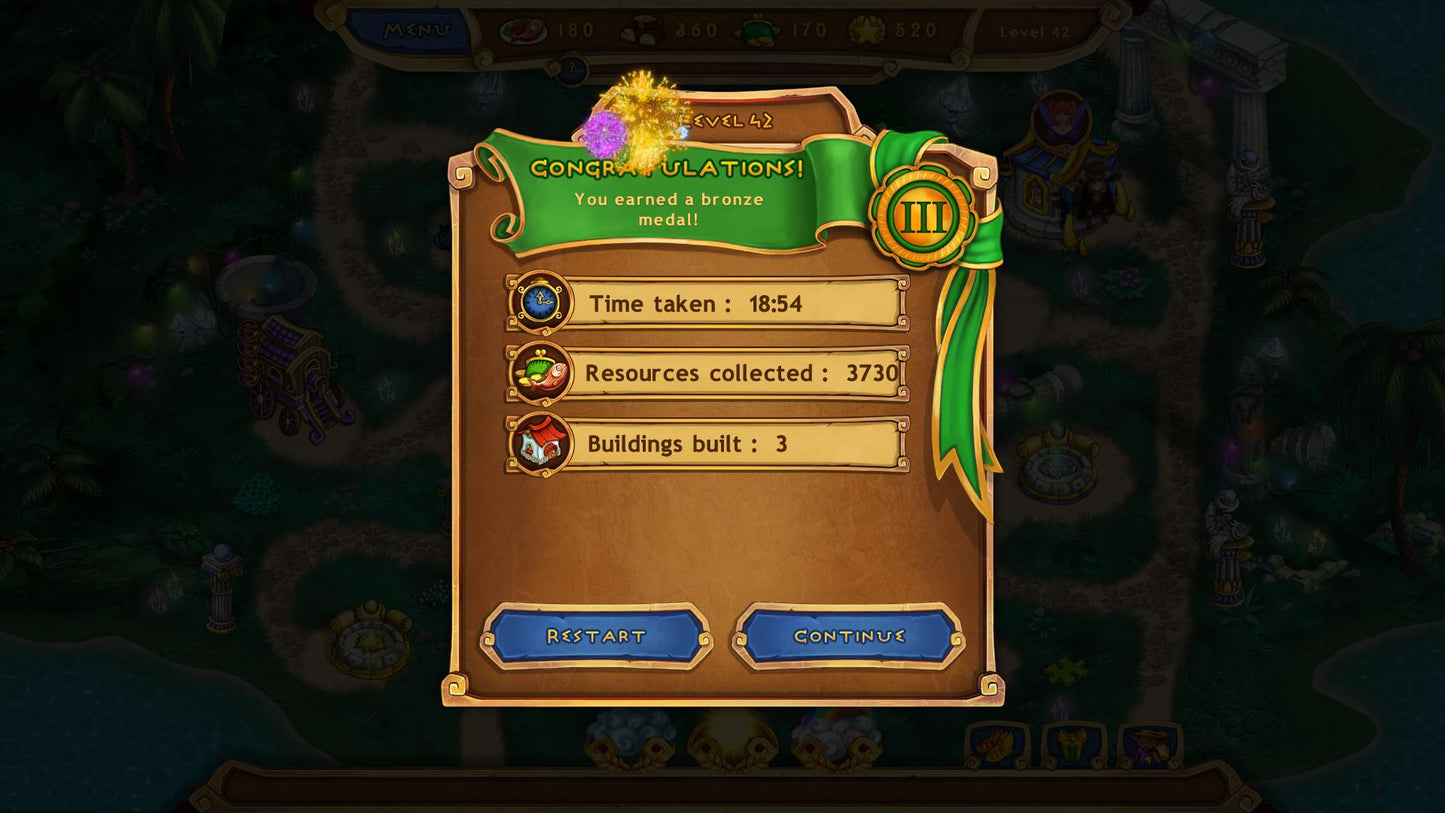Use the hat-wearing worker bonus icon
This screenshot has height=813, width=1445.
(x=1150, y=745)
